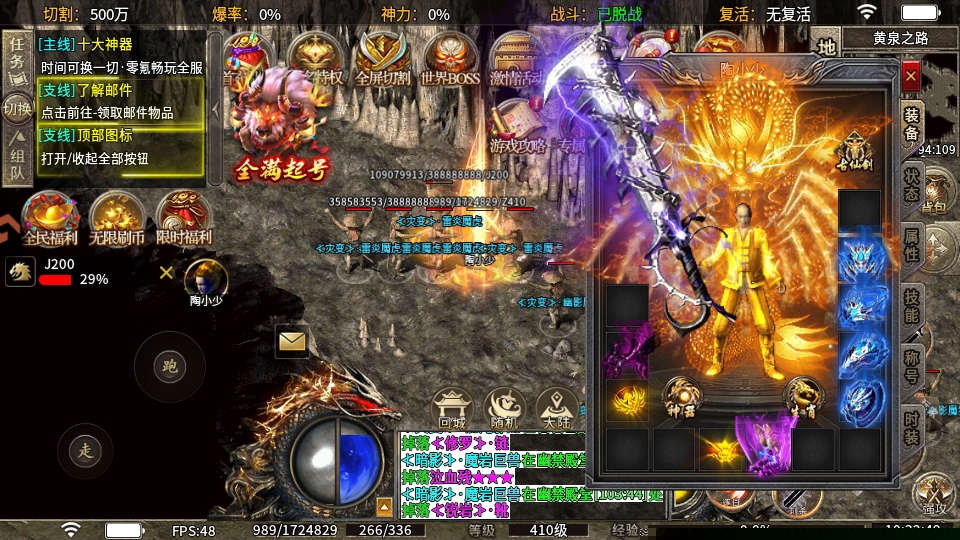
Task: Open the 限时福利 limited-time welfare icon
Action: 183,218
